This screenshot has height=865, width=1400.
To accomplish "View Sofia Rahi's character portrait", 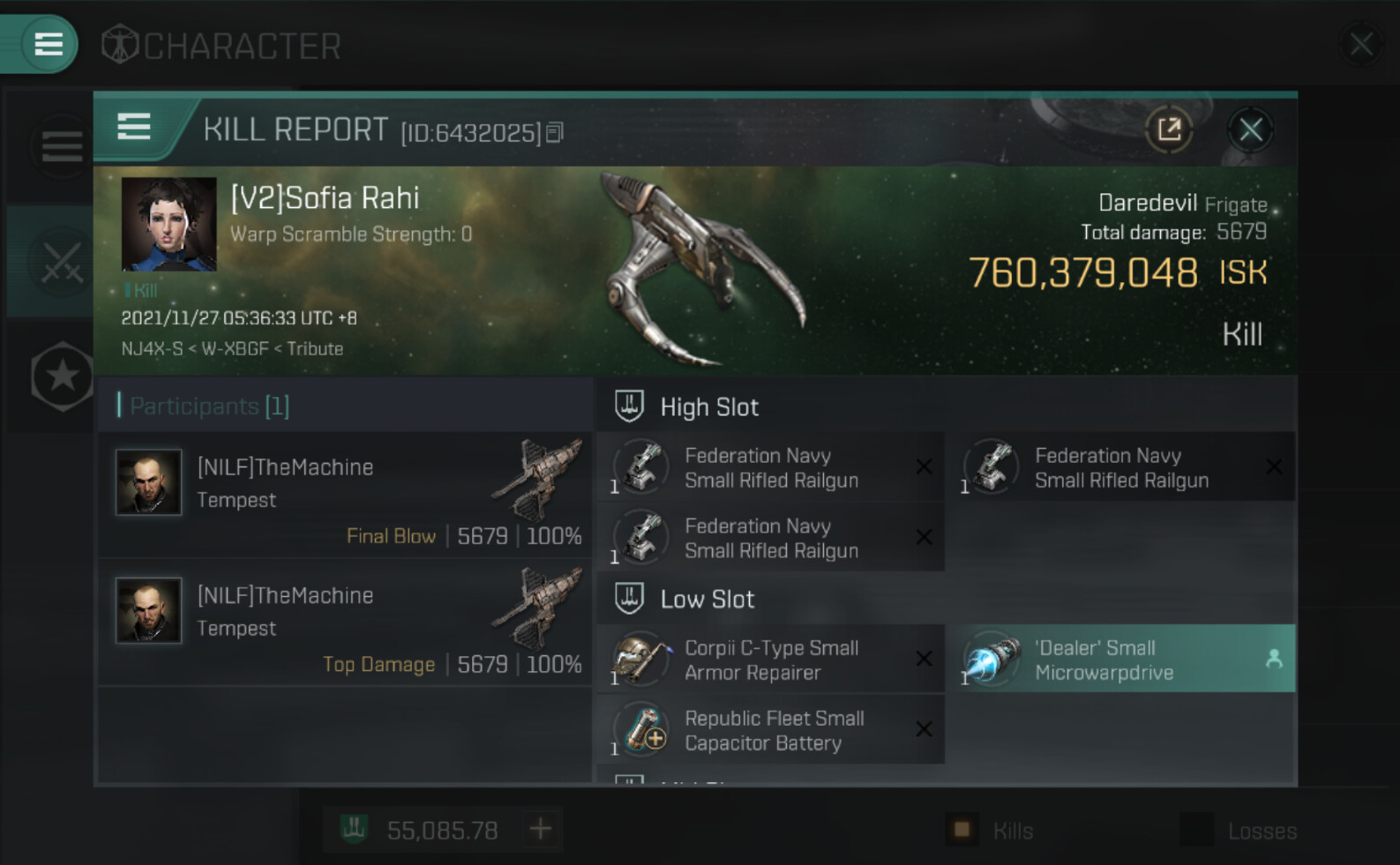I will 168,224.
